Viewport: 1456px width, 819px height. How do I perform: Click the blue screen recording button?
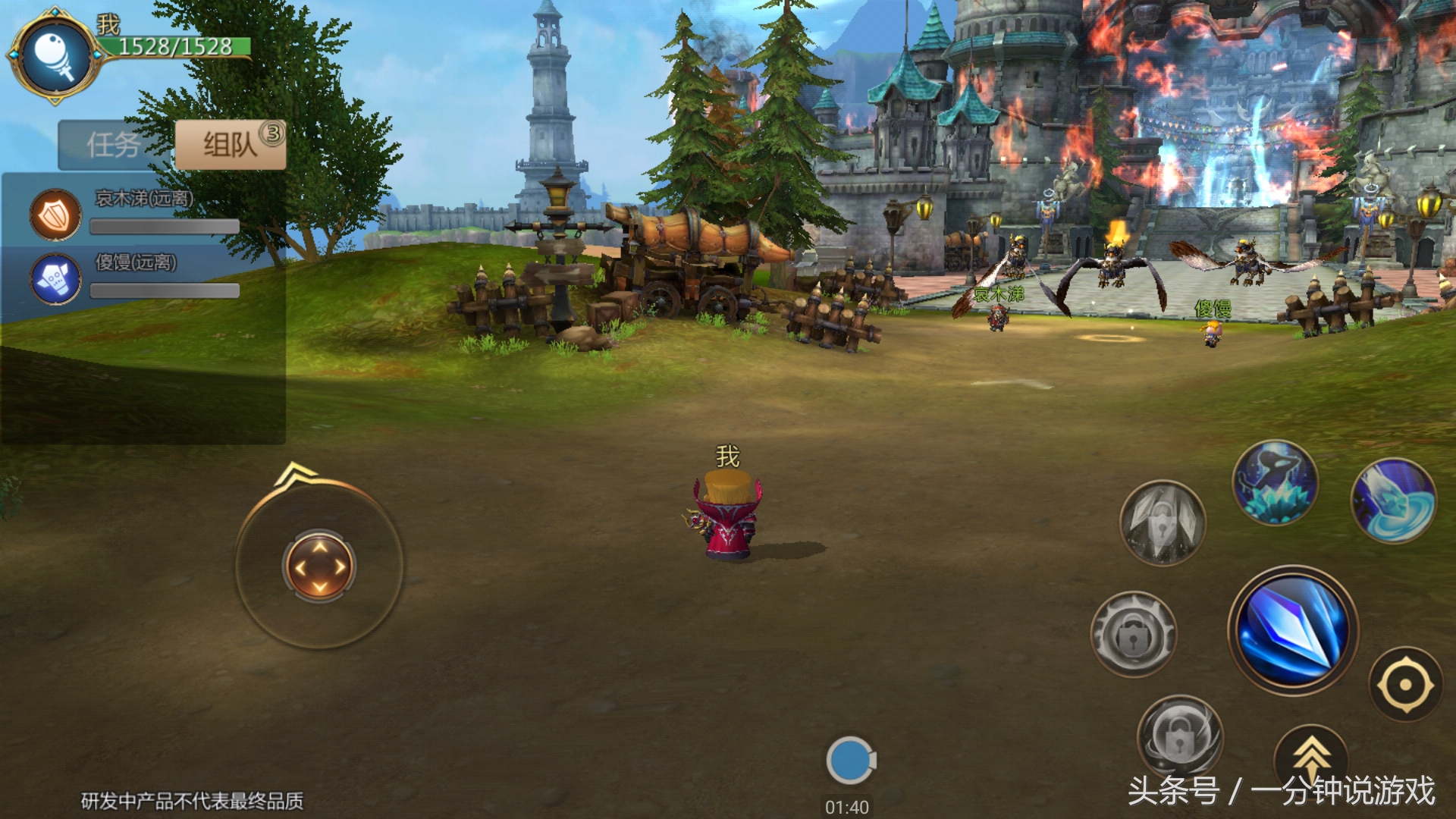click(849, 760)
